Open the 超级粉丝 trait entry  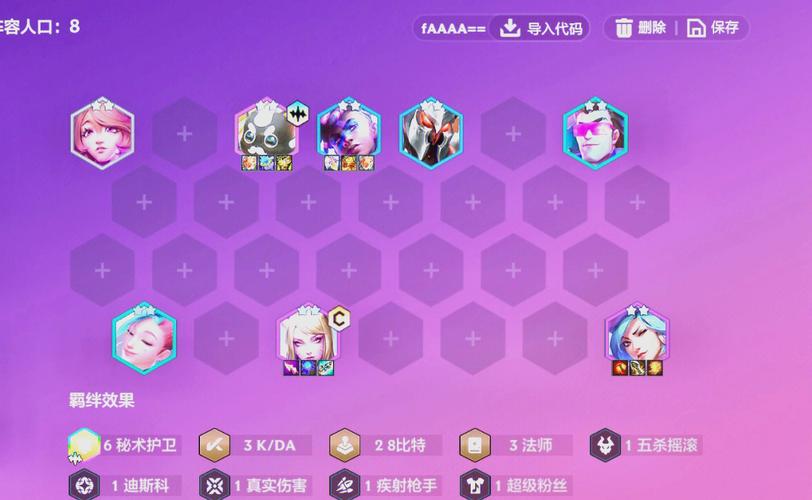(x=515, y=486)
